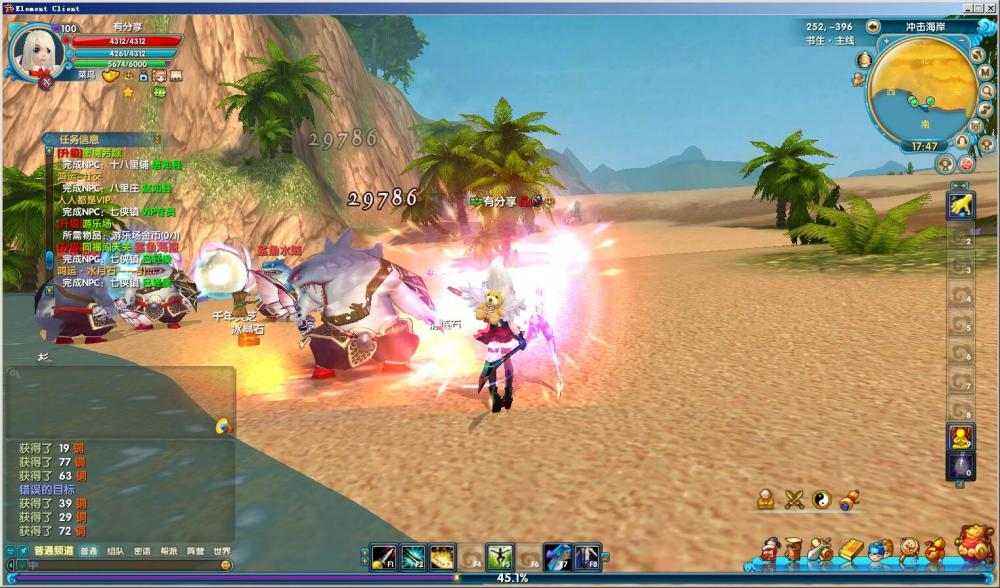Cast the F5 green figure skill
The width and height of the screenshot is (1000, 588).
coord(500,557)
